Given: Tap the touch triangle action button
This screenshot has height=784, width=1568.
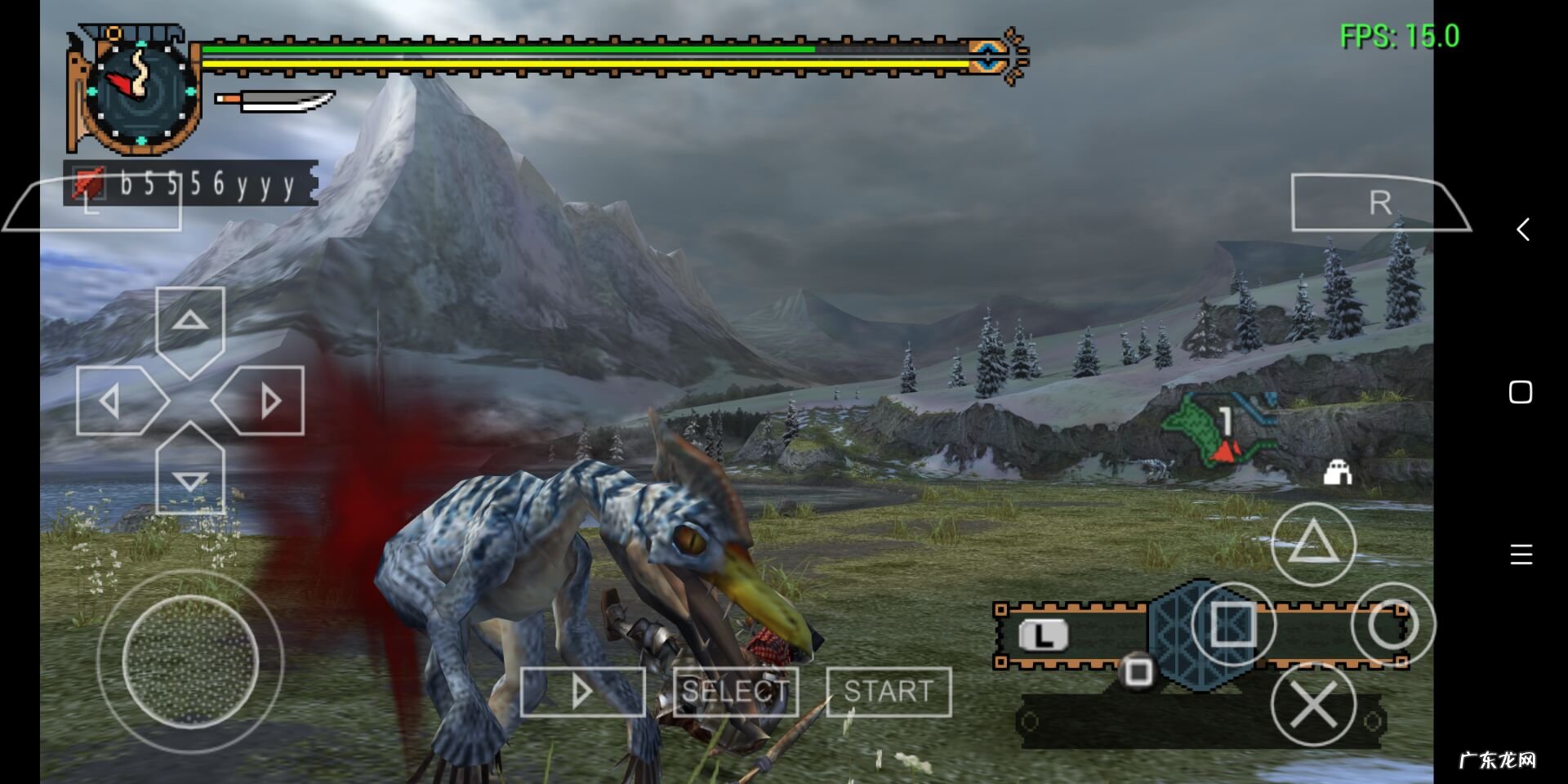Looking at the screenshot, I should tap(1313, 543).
